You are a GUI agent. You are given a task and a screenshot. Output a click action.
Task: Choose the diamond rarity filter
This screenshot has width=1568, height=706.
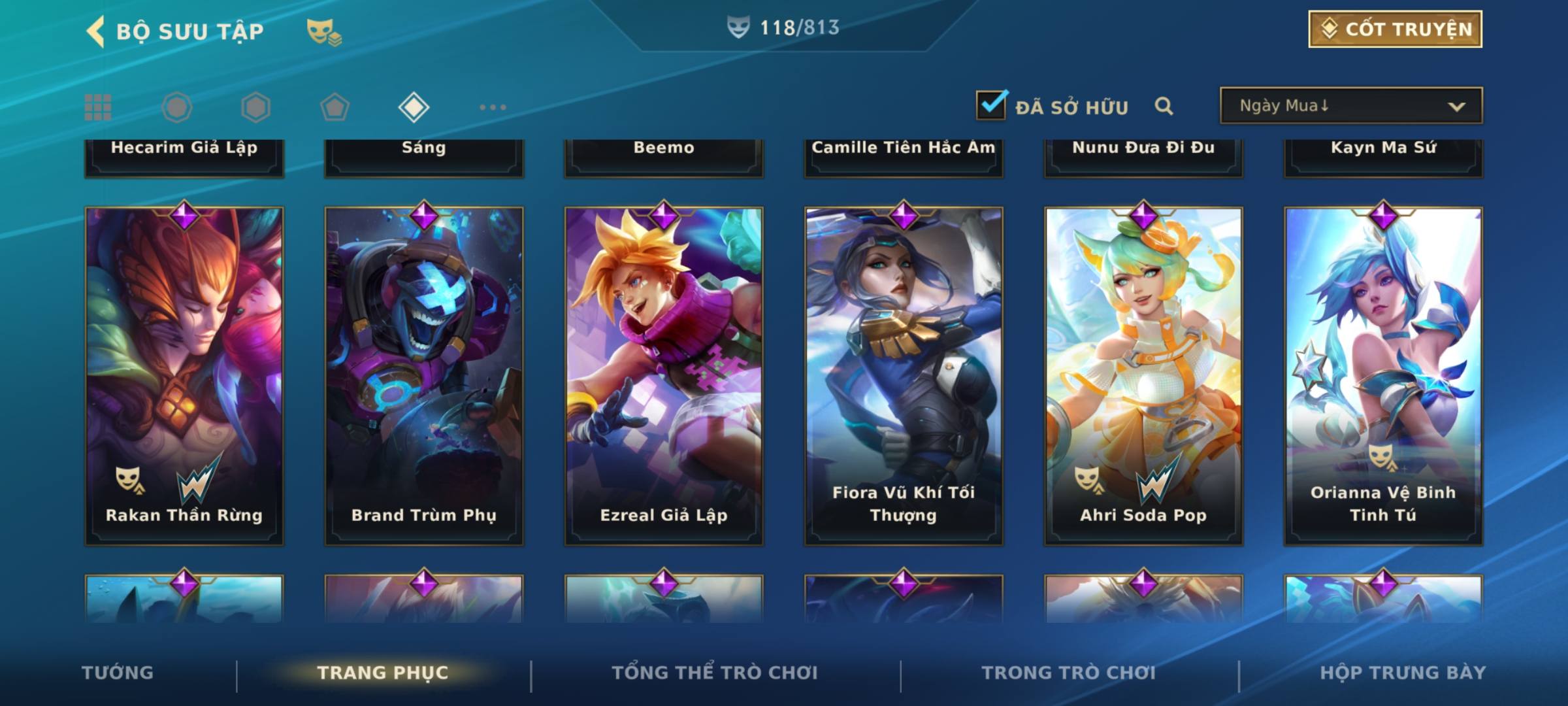[414, 107]
